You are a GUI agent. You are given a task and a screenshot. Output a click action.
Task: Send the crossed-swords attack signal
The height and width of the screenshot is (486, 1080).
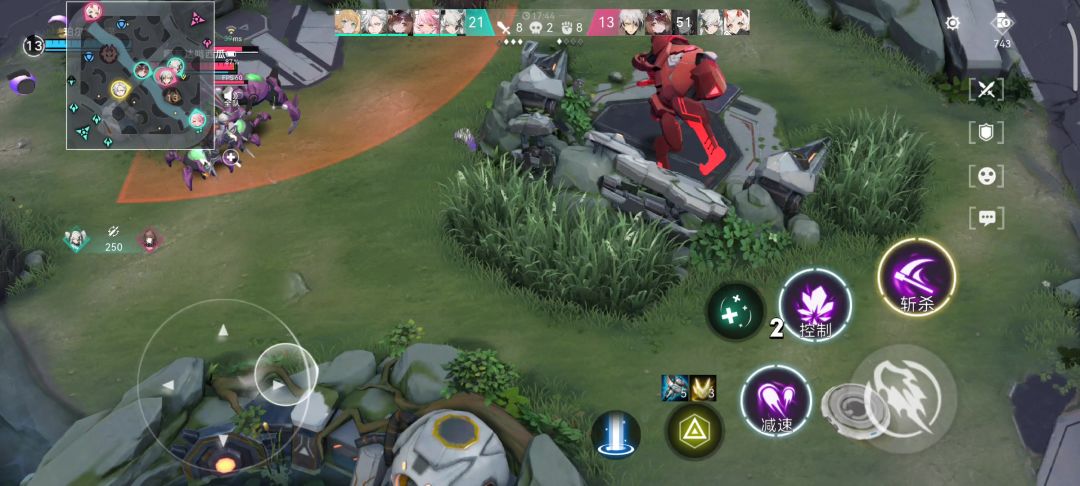[987, 89]
